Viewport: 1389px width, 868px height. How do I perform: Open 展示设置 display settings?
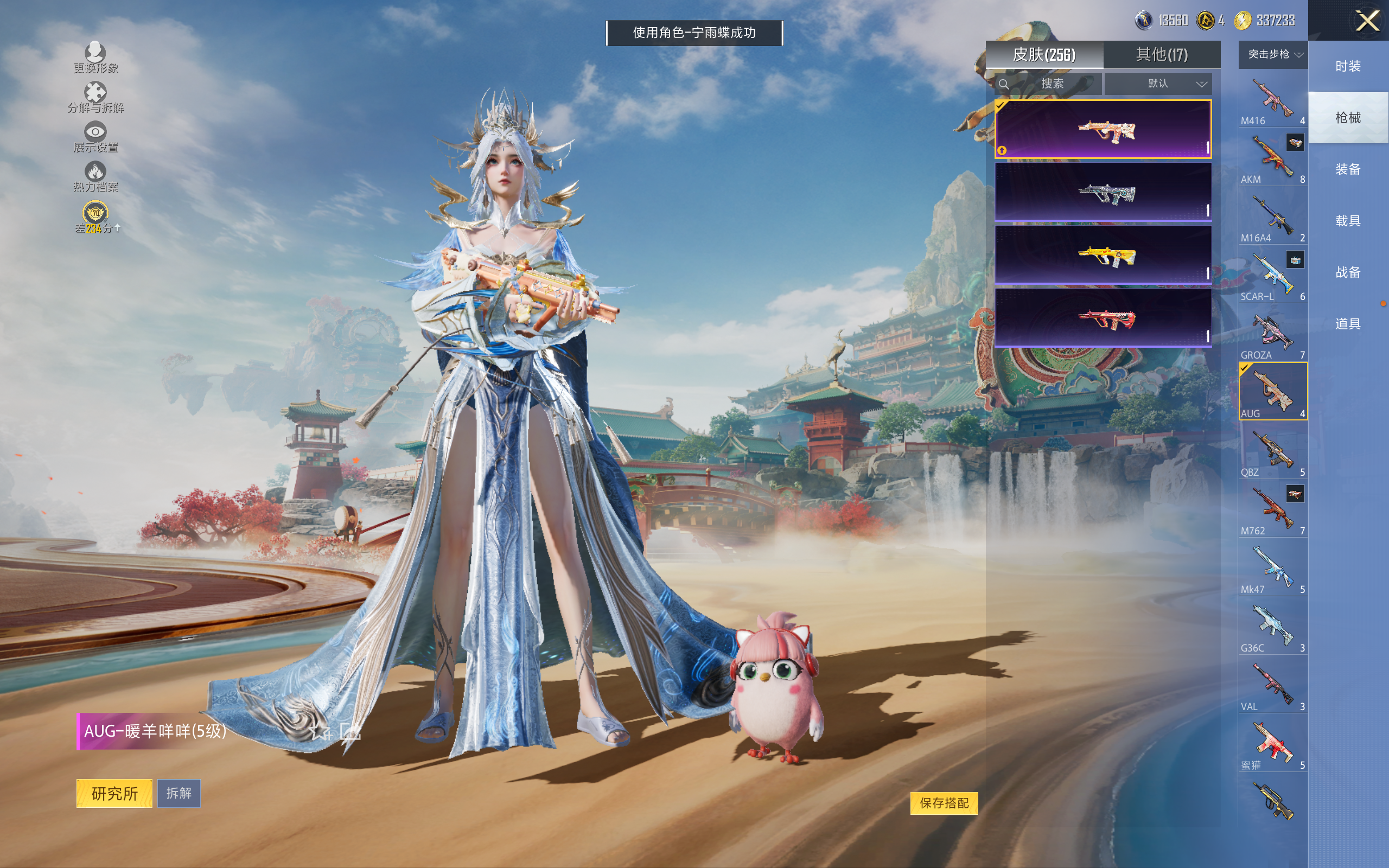95,137
